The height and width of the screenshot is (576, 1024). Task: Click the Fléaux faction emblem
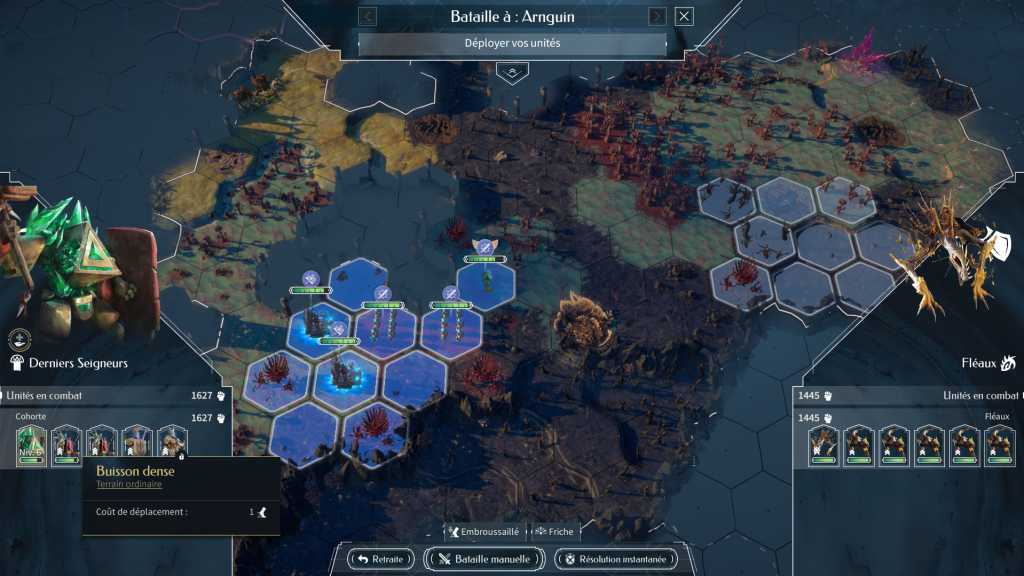tap(1007, 363)
